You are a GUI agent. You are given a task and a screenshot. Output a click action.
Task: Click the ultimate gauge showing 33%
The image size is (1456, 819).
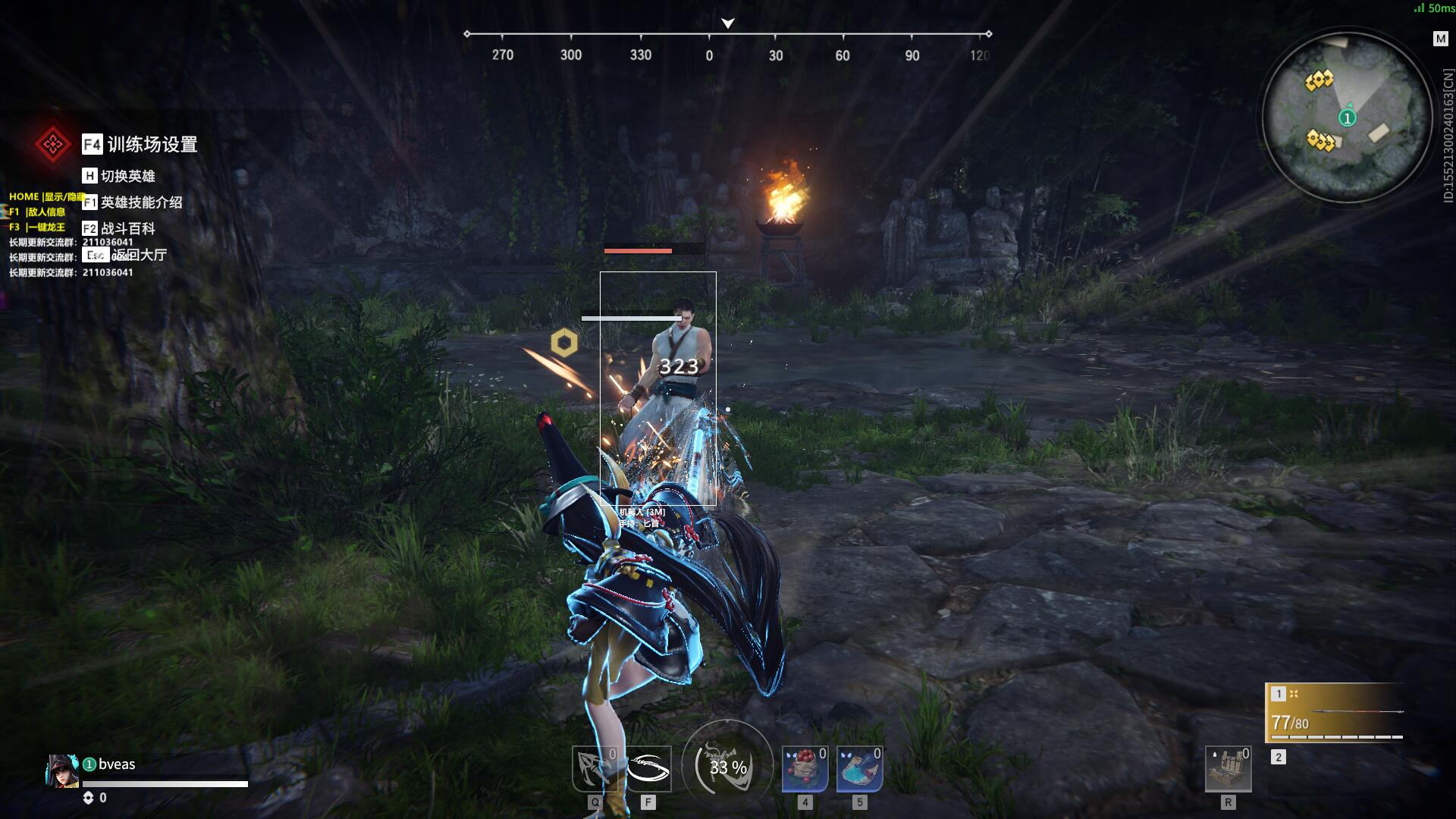pyautogui.click(x=727, y=767)
